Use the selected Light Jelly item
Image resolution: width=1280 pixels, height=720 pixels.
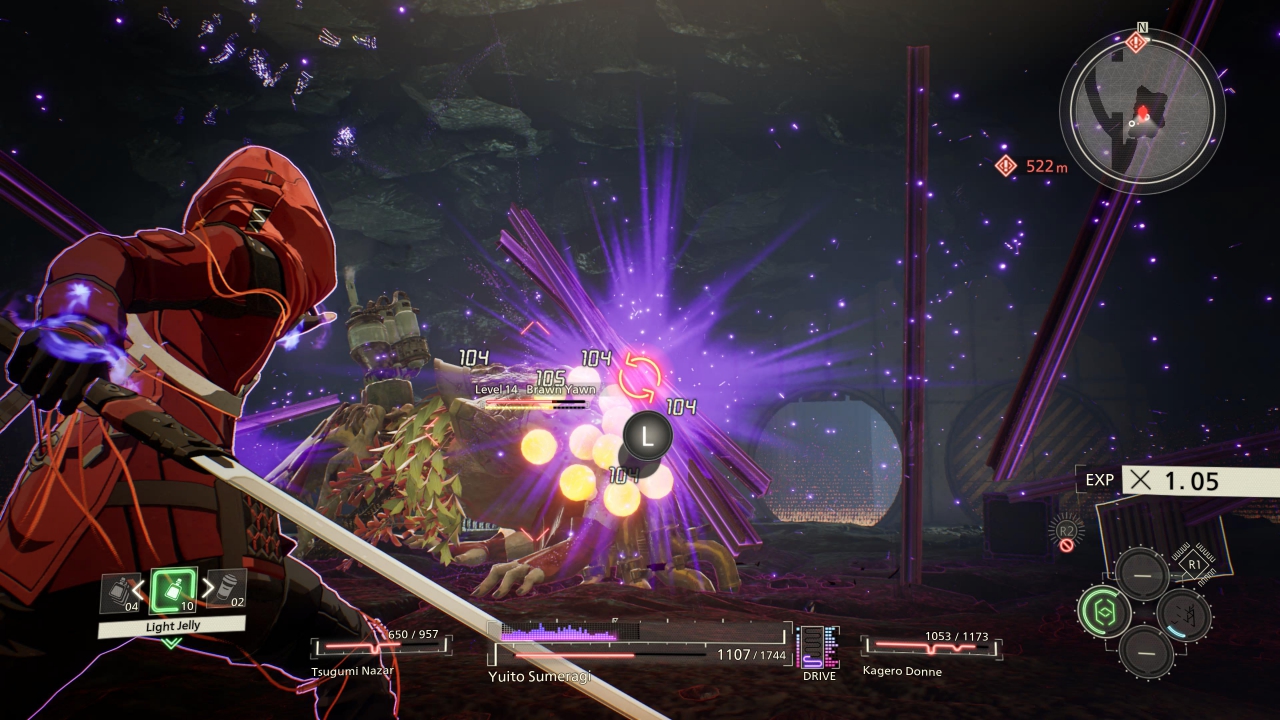tap(172, 591)
